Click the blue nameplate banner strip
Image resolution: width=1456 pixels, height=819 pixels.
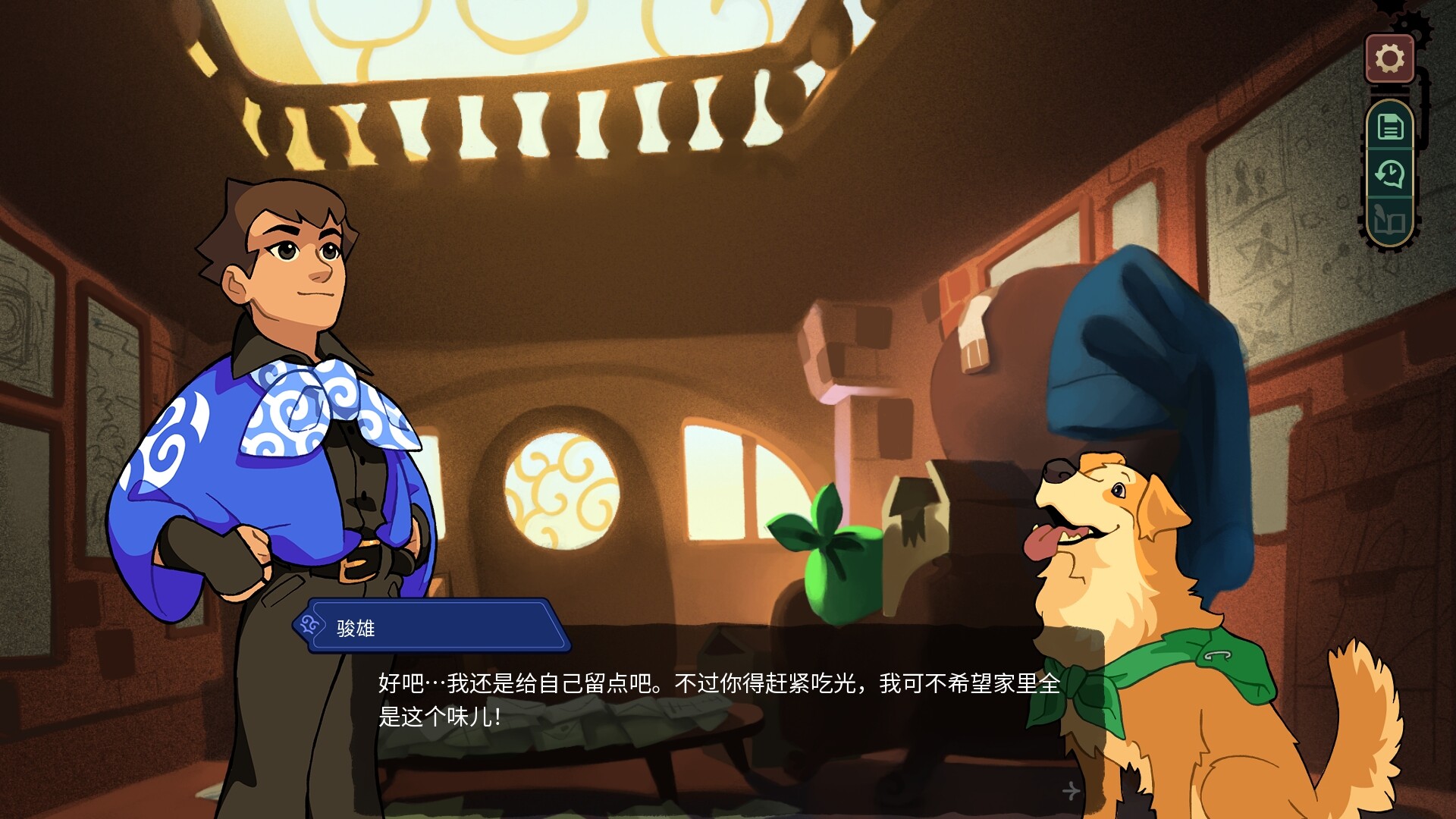(432, 626)
